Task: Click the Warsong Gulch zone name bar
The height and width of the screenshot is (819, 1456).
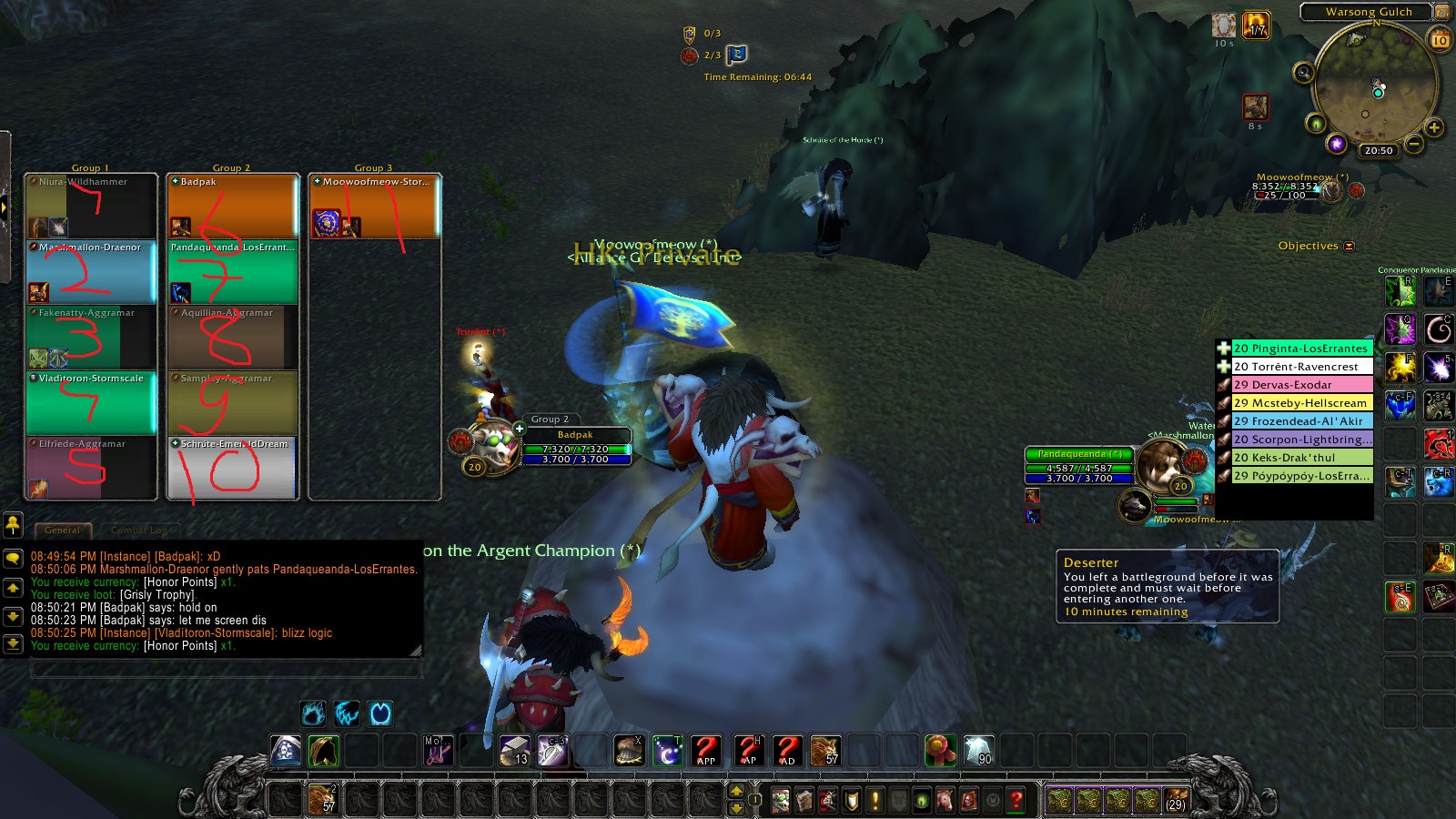Action: pyautogui.click(x=1369, y=12)
